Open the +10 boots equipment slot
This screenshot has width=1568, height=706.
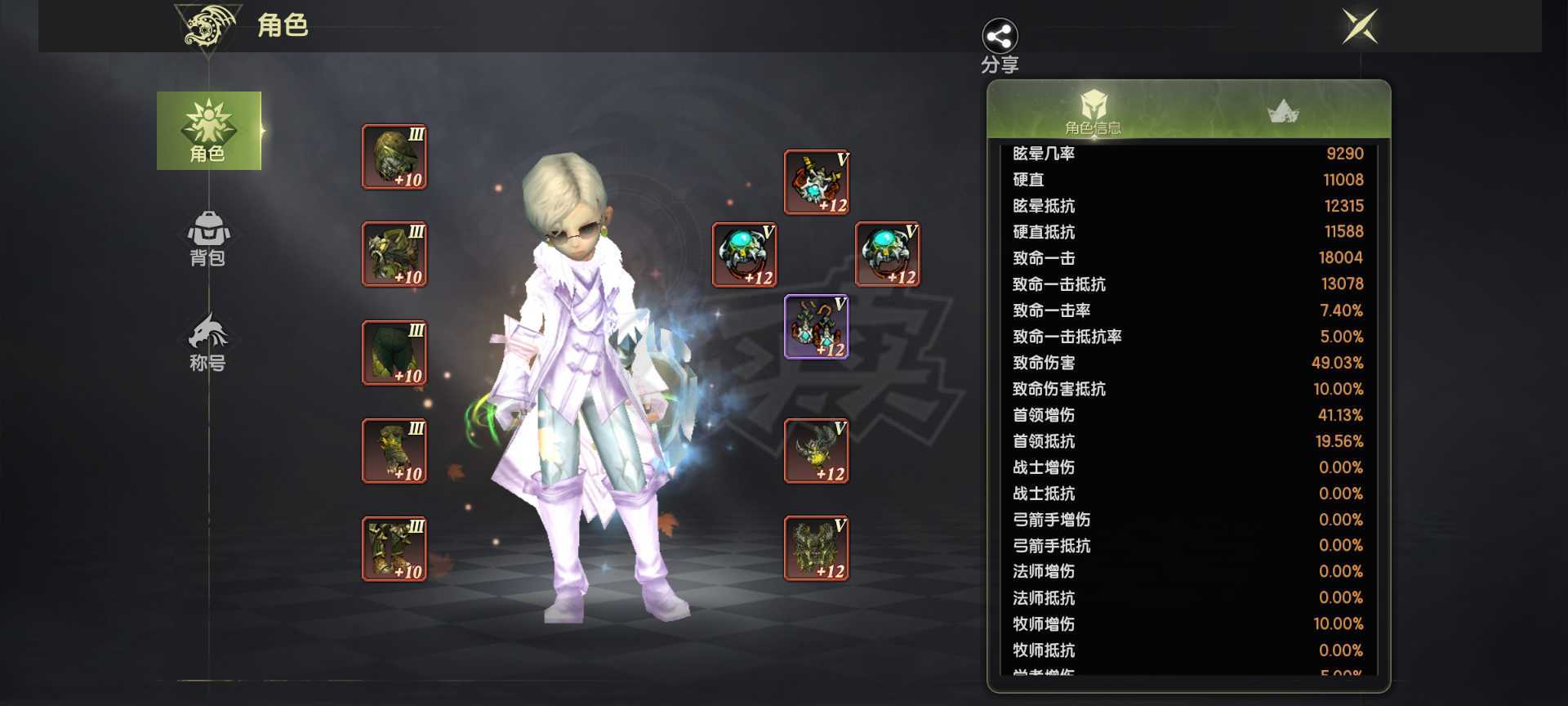[x=394, y=548]
